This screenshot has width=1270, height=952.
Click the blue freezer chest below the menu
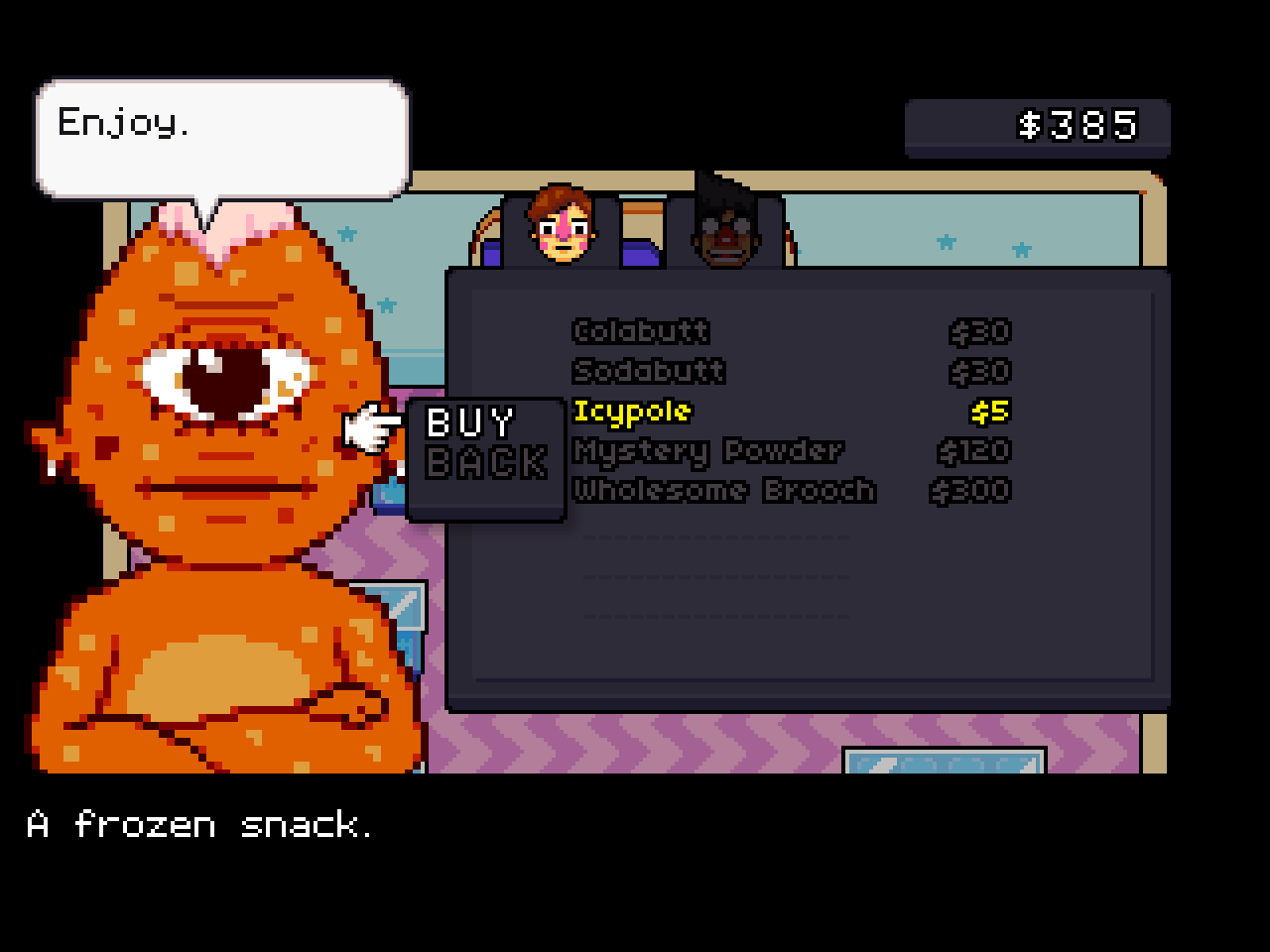[941, 764]
